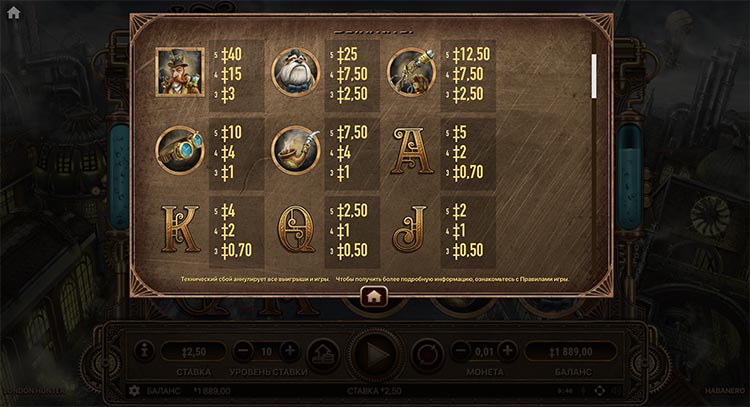Screen dimensions: 750x407
Task: Start autoplay with the circular arrows button
Action: click(x=427, y=354)
